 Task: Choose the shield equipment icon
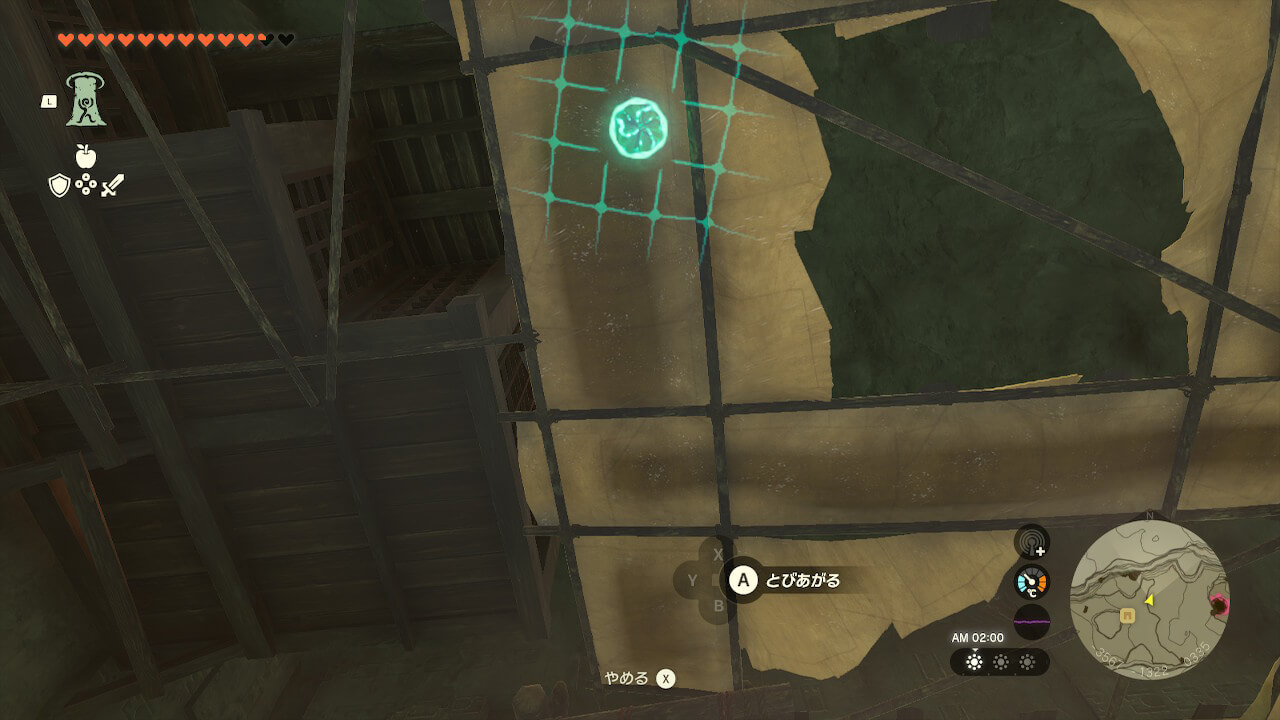[59, 185]
